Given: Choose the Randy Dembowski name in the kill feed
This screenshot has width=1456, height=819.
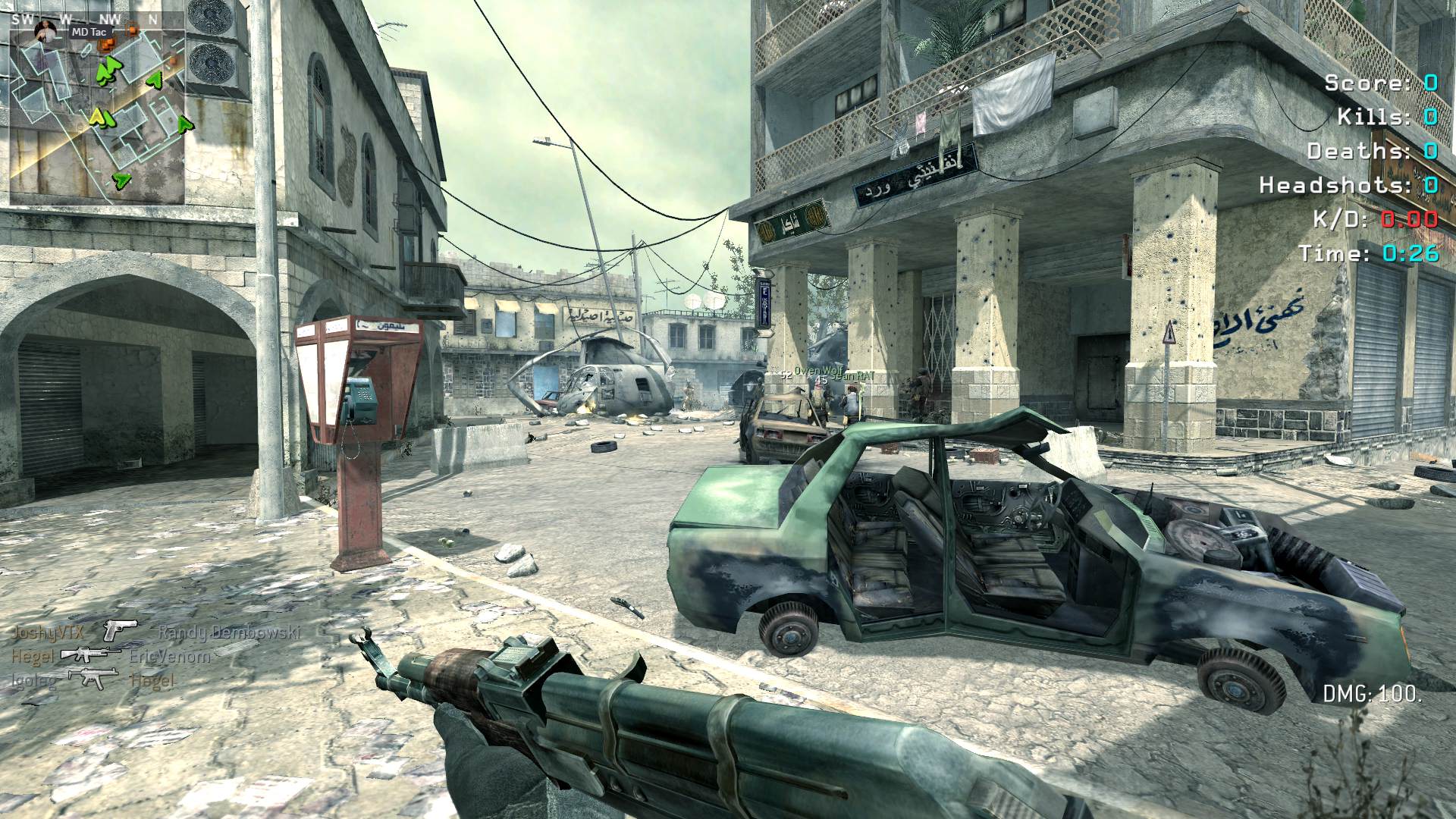Looking at the screenshot, I should click(x=229, y=632).
